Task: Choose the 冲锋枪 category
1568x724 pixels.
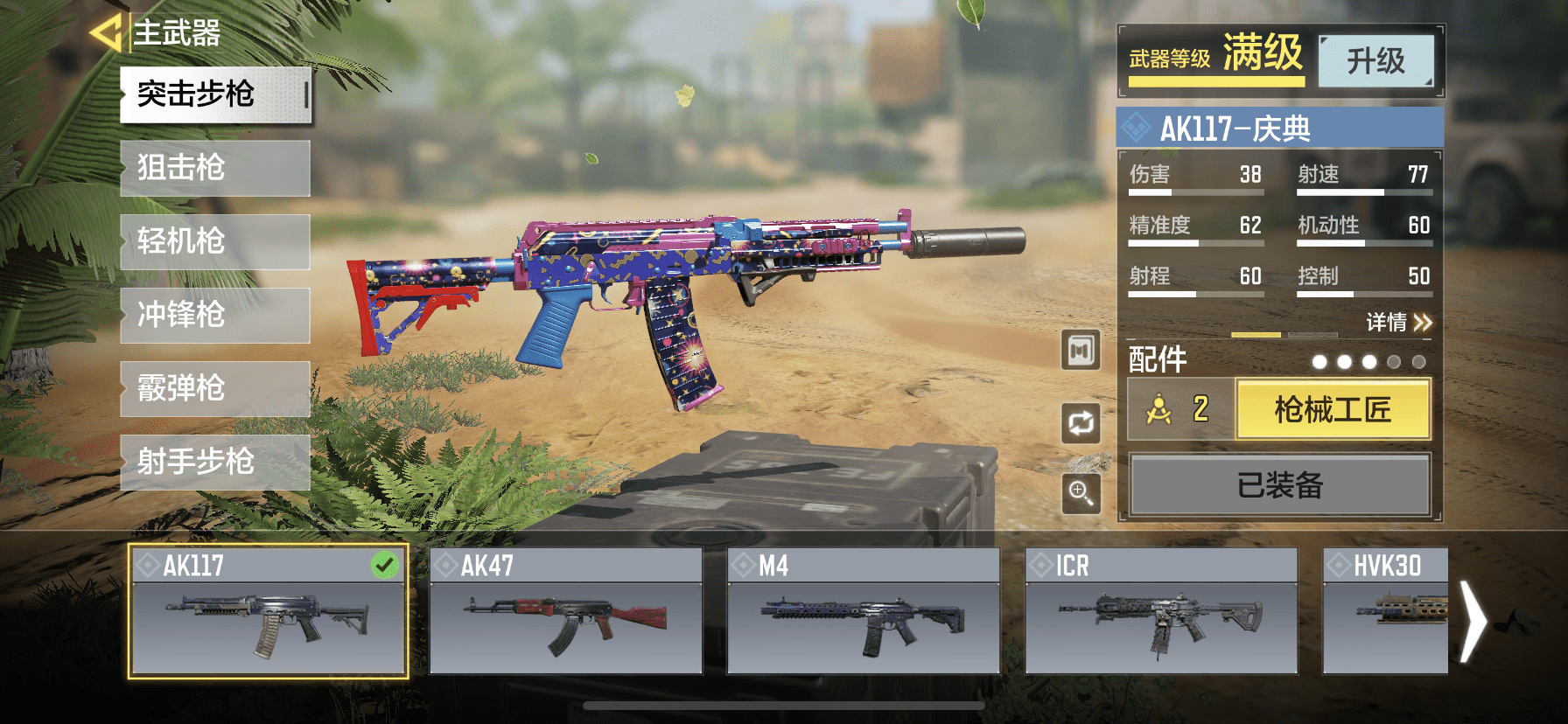Action: (x=215, y=315)
